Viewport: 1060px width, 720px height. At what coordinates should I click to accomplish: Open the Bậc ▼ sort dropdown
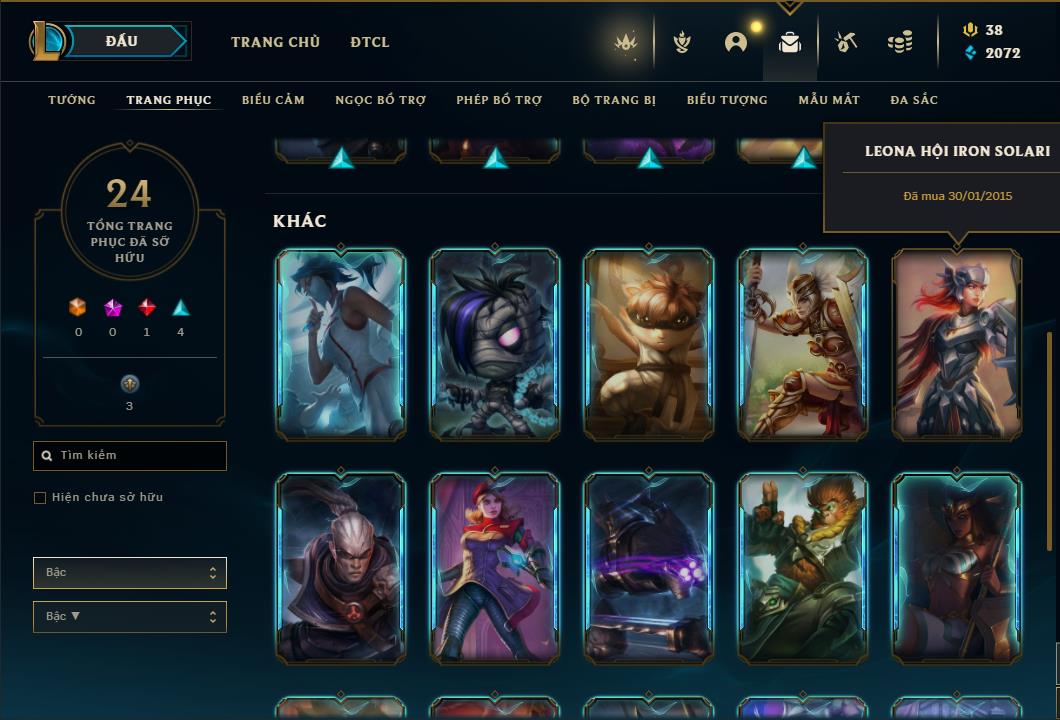tap(130, 617)
